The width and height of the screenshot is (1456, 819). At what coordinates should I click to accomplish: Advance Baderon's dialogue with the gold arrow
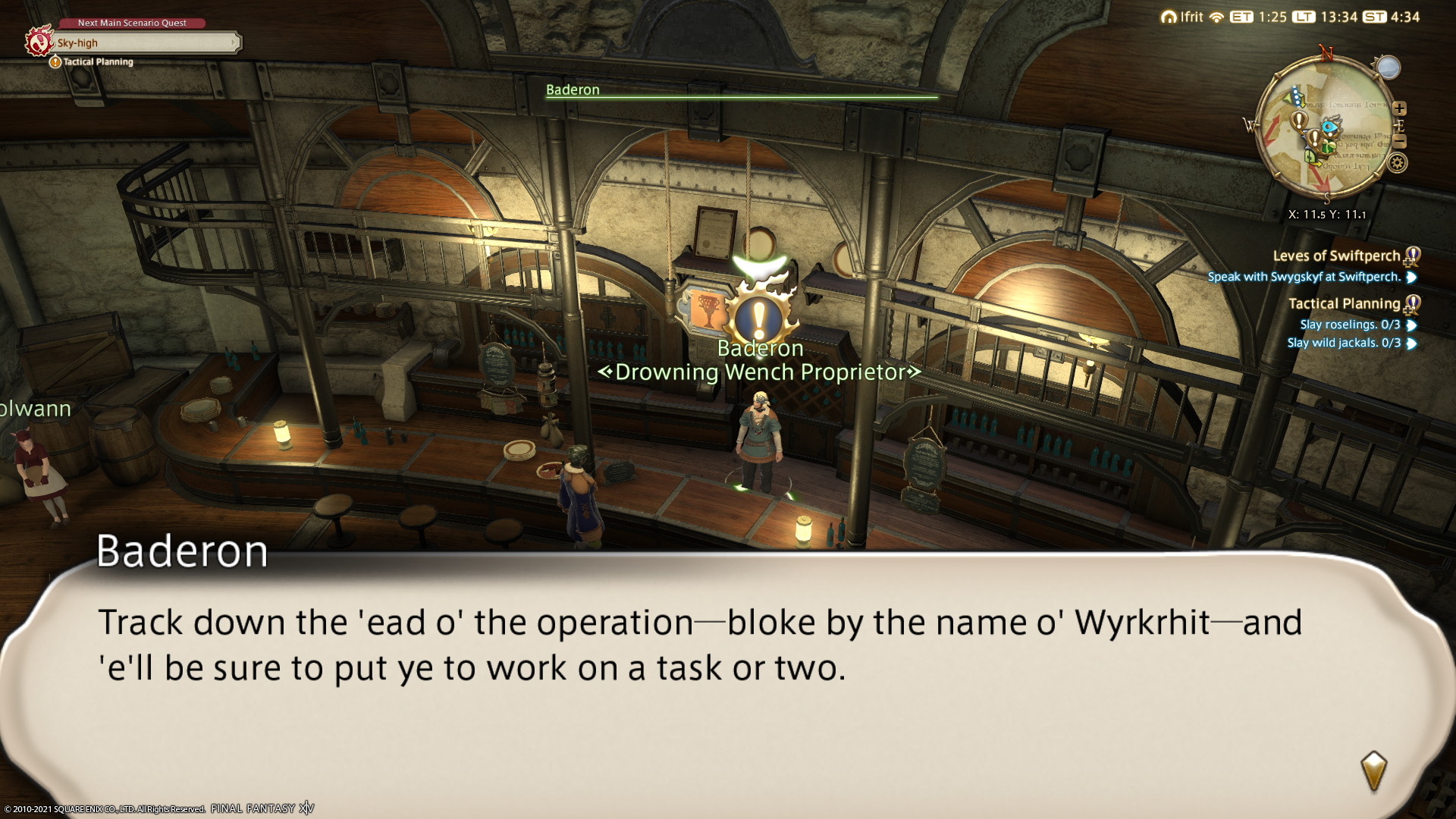1373,771
